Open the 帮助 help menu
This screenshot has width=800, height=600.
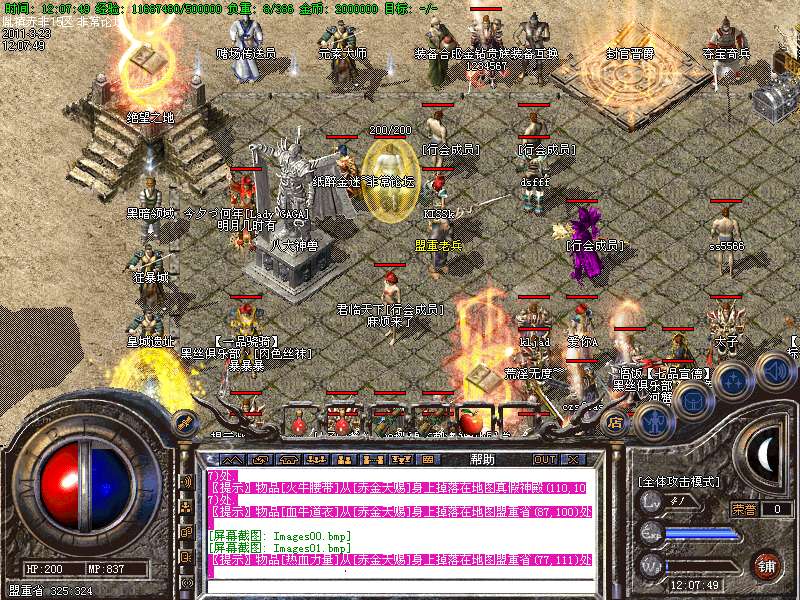[482, 459]
